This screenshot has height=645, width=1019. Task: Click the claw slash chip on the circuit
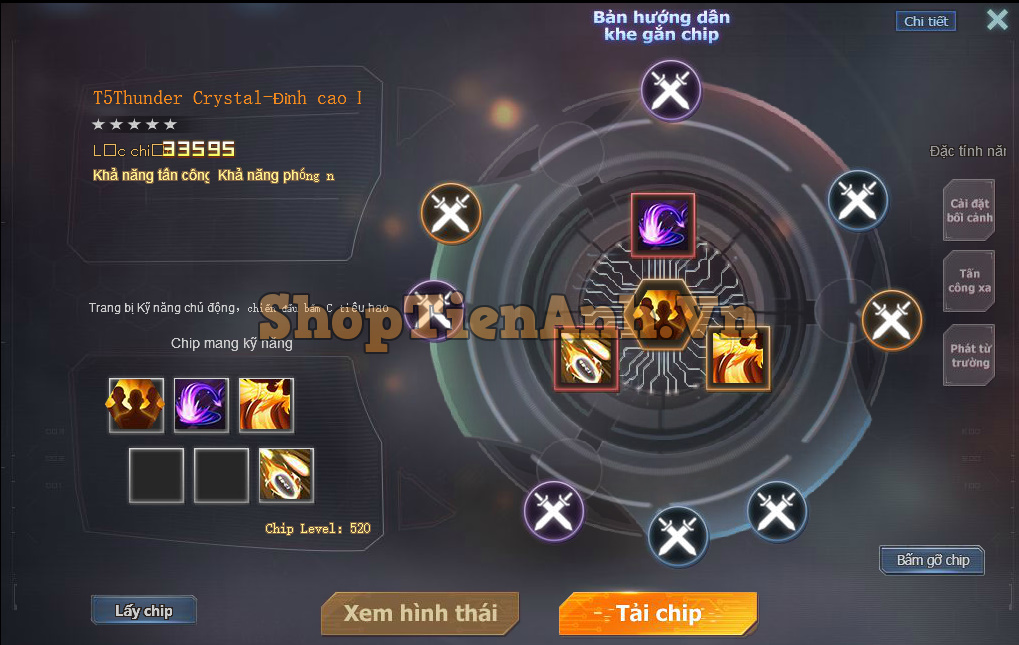[738, 357]
